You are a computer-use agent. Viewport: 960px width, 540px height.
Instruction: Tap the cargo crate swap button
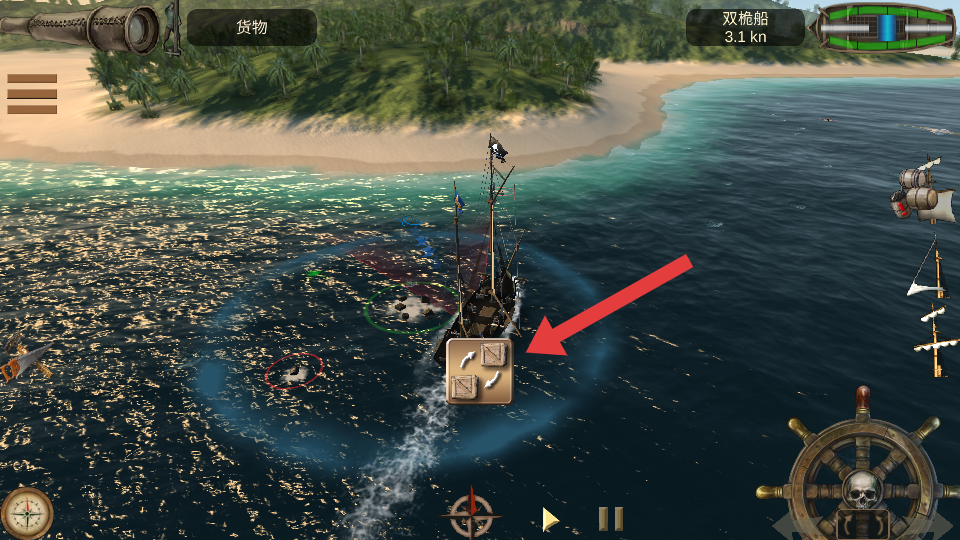(479, 370)
